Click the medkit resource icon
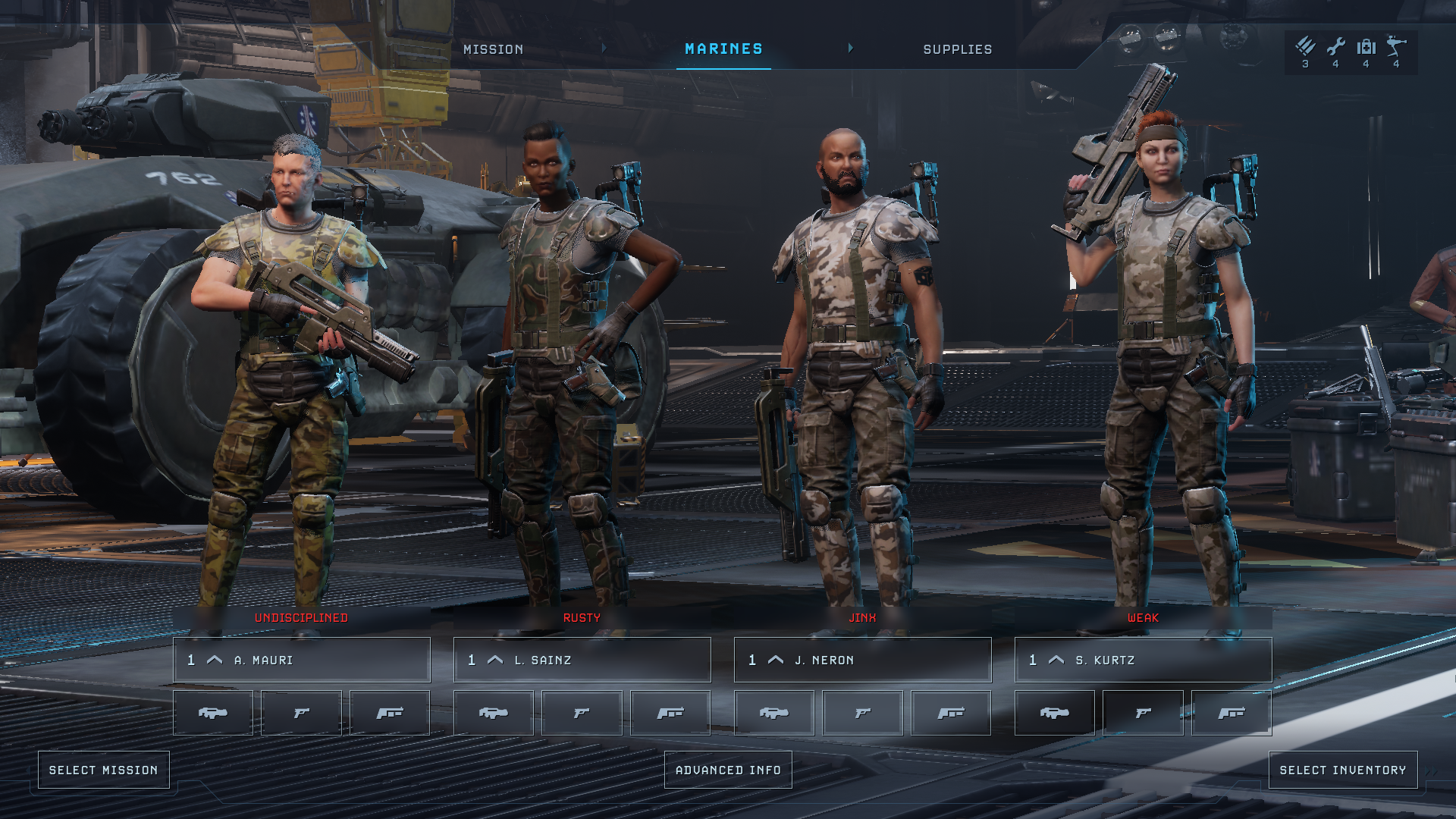Viewport: 1456px width, 819px height. tap(1366, 47)
